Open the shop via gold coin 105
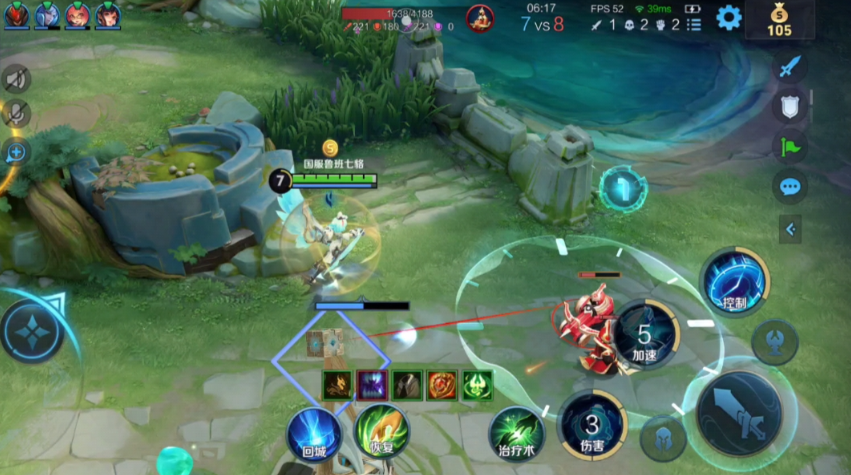 [x=779, y=19]
